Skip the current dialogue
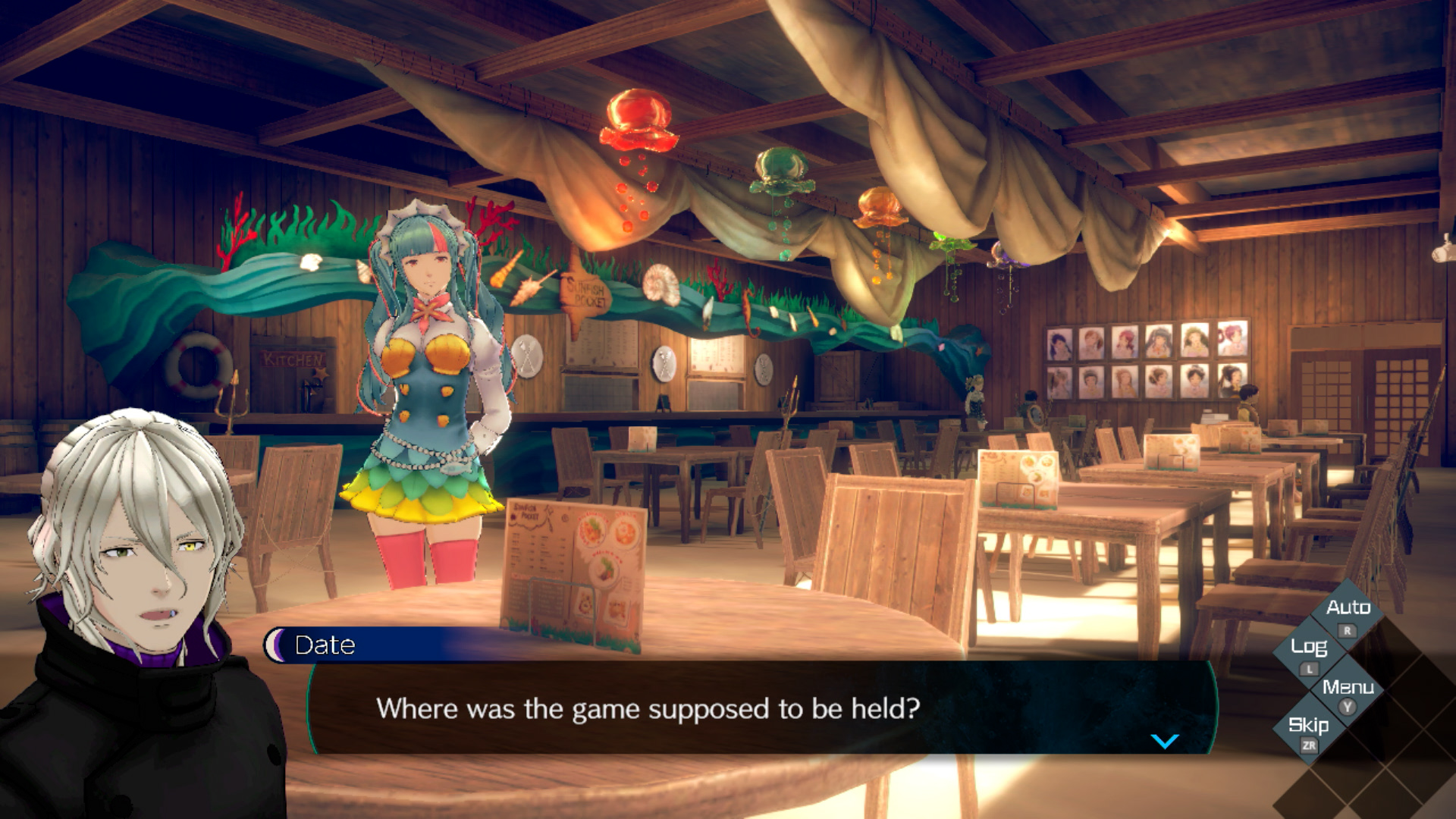 [1309, 726]
